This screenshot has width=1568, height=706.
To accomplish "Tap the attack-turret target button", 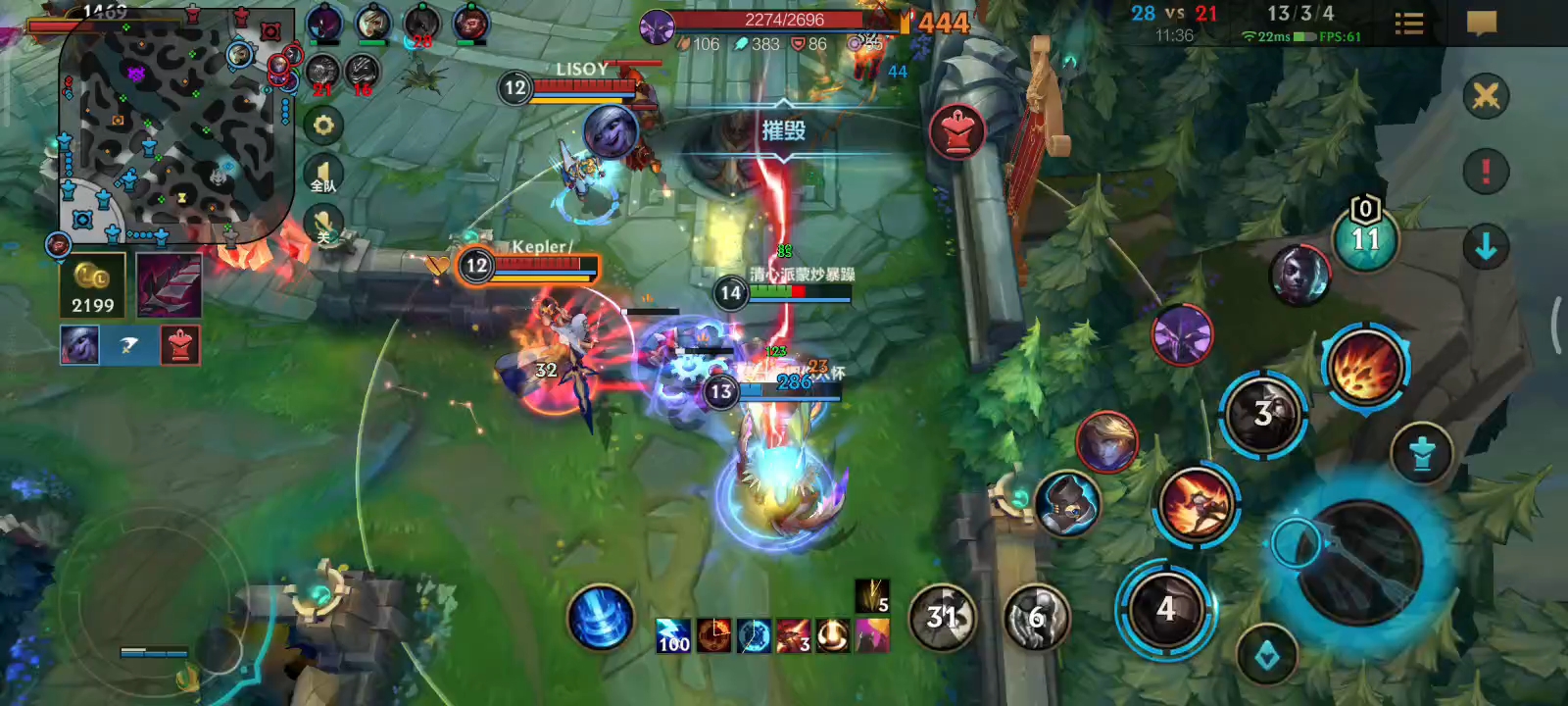I will (1422, 453).
